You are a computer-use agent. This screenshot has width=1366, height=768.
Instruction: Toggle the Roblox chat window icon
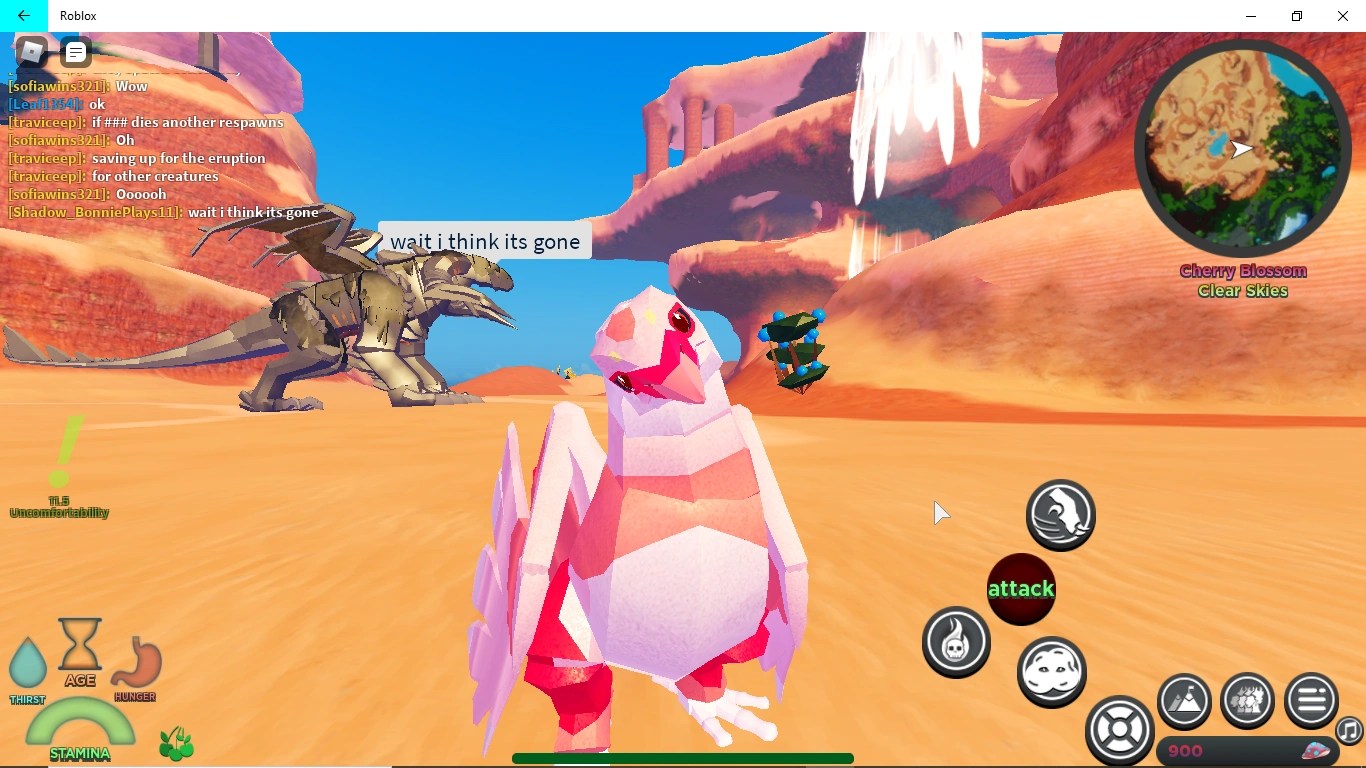tap(76, 52)
